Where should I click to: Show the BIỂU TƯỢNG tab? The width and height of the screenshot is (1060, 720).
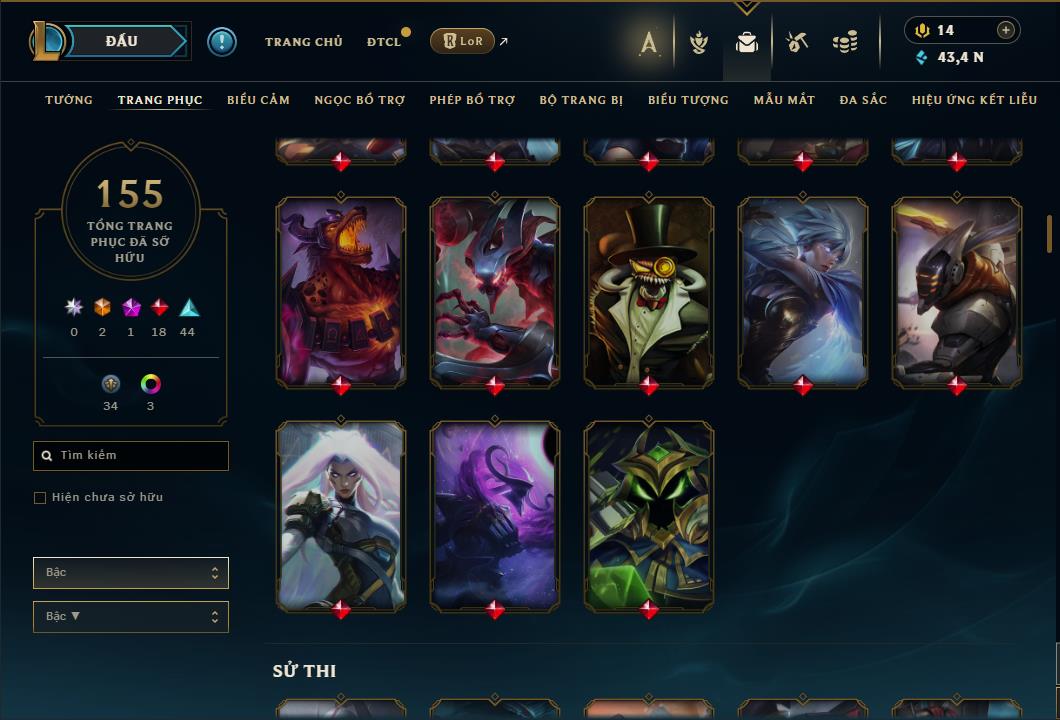tap(688, 100)
